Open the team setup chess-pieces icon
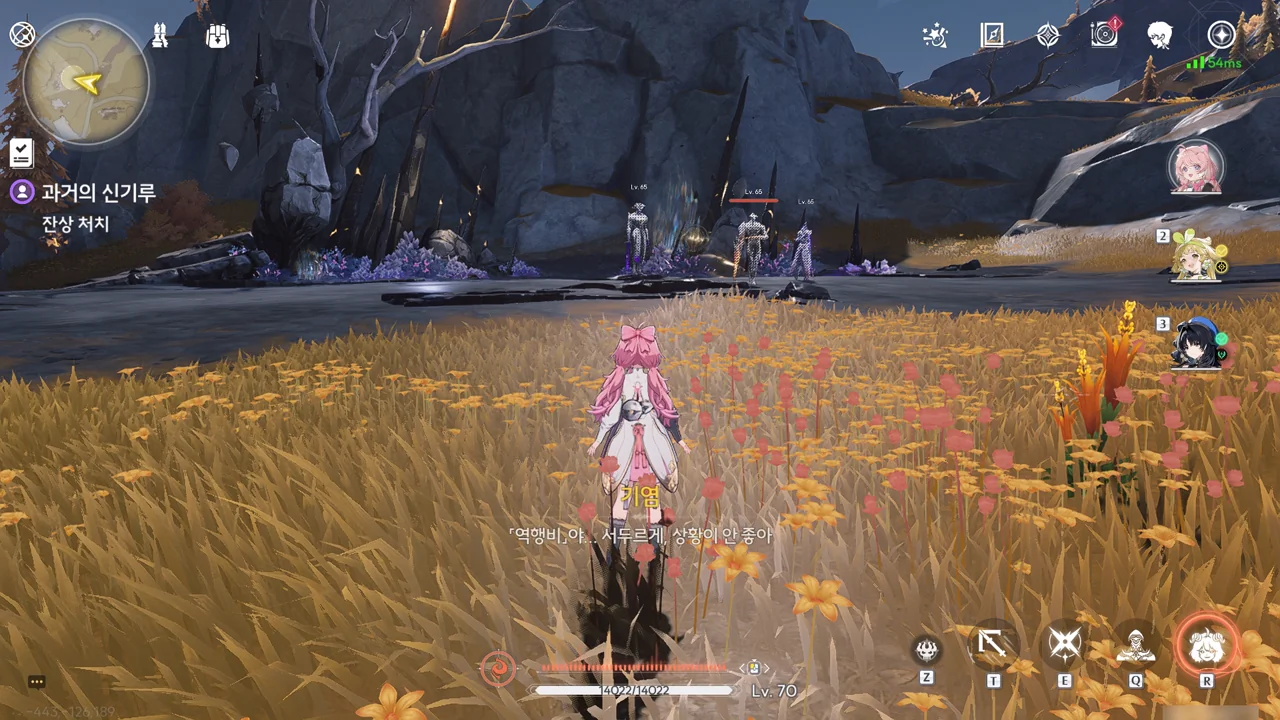The width and height of the screenshot is (1280, 720). click(x=161, y=36)
